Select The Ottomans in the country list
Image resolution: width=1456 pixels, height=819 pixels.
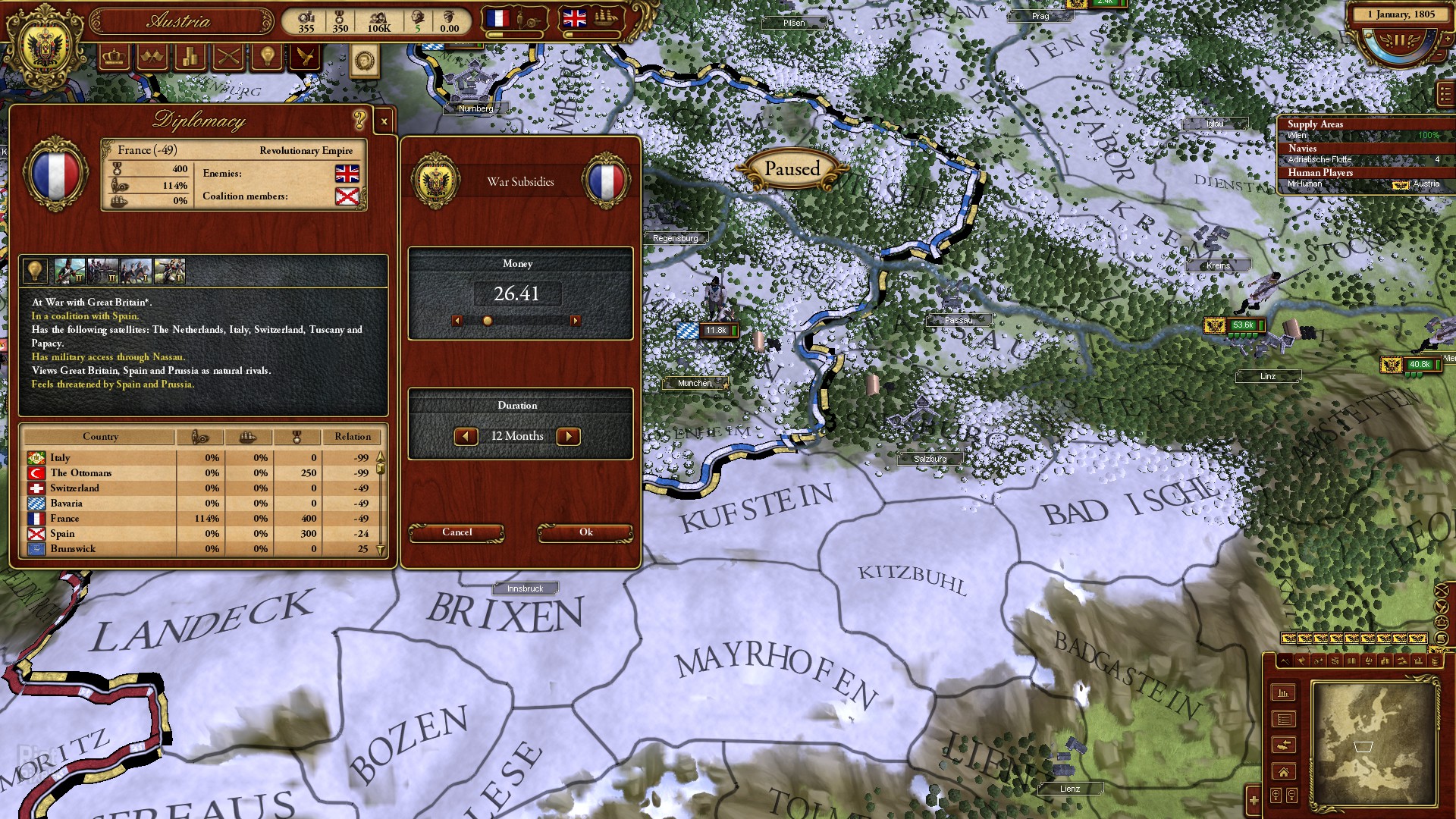(80, 472)
